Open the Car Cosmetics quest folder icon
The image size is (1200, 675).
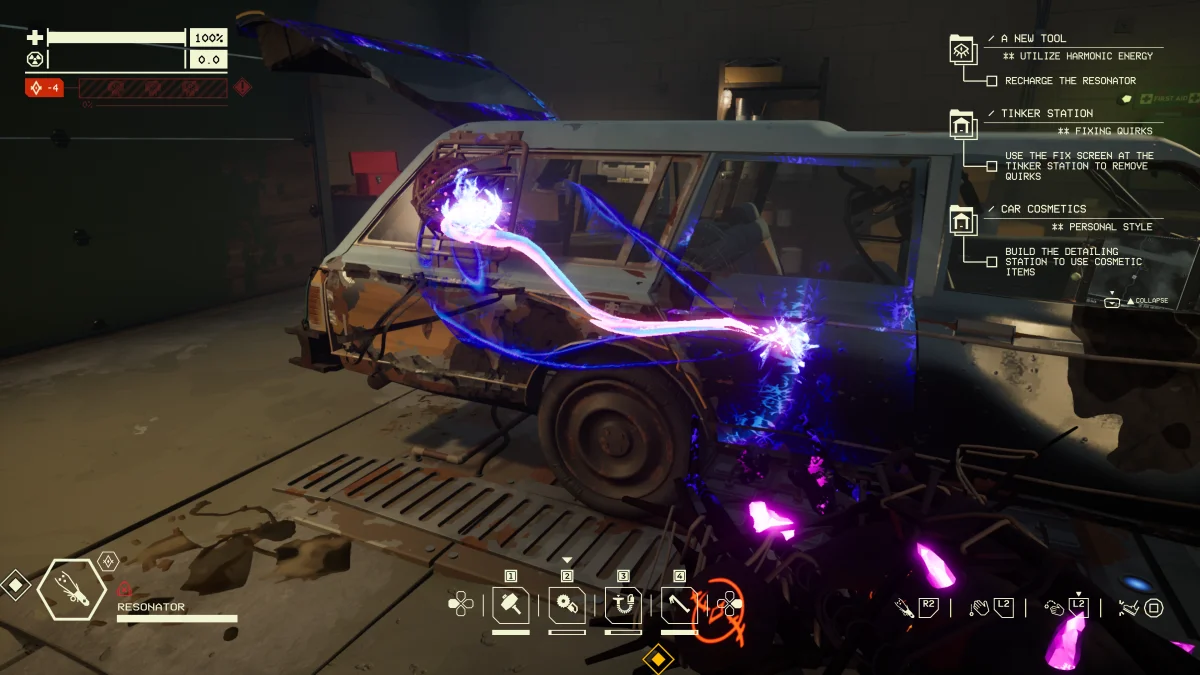(962, 220)
